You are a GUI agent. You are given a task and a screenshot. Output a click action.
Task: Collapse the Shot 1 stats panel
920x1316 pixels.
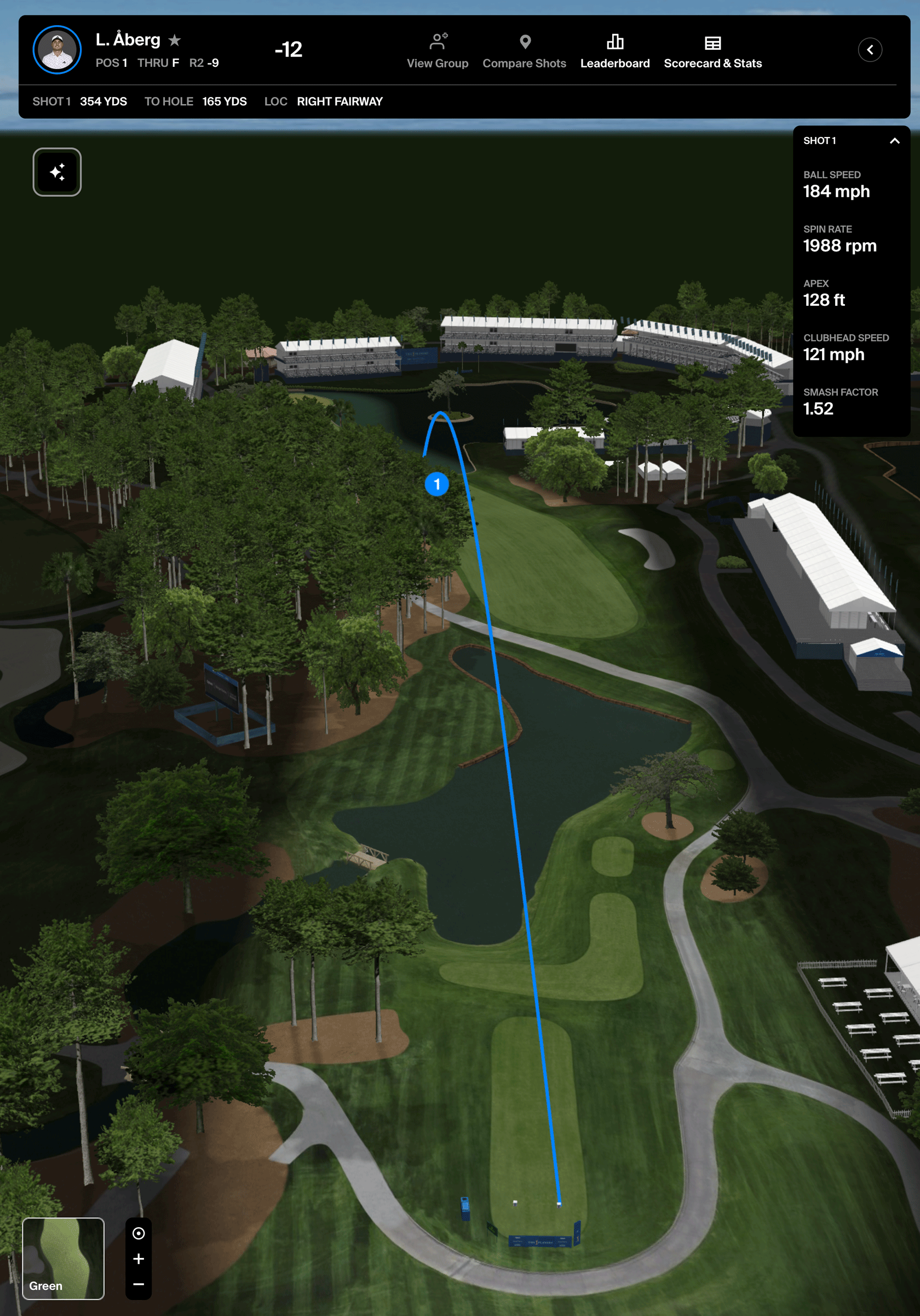click(894, 141)
